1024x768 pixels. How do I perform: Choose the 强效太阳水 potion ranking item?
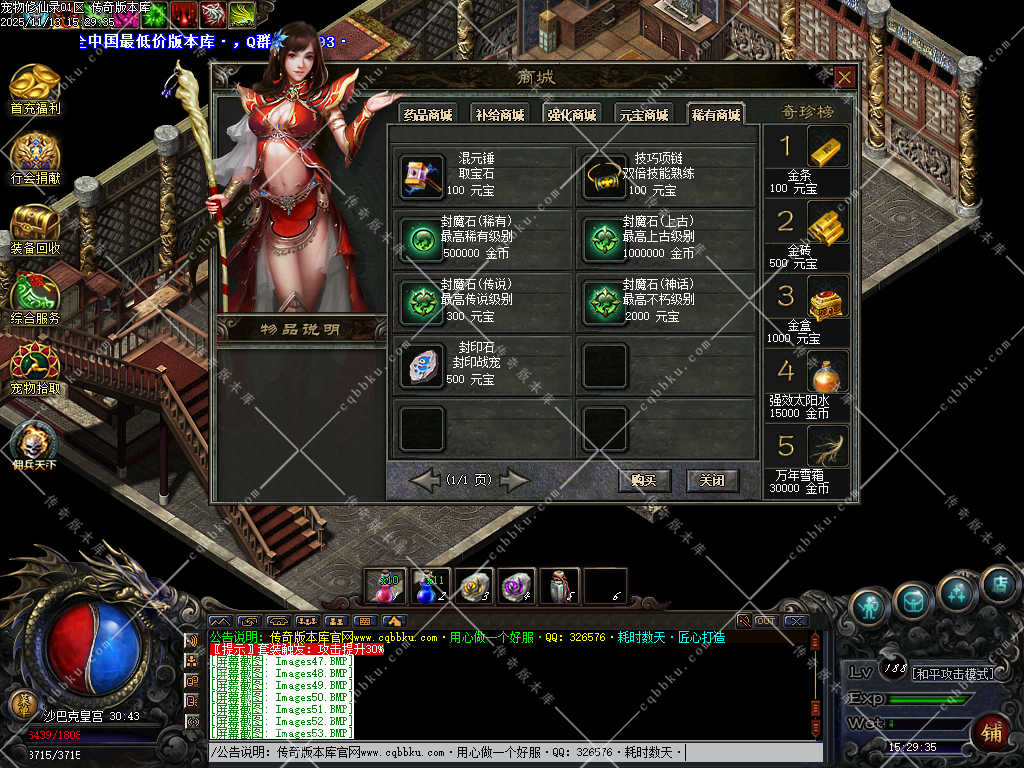827,372
